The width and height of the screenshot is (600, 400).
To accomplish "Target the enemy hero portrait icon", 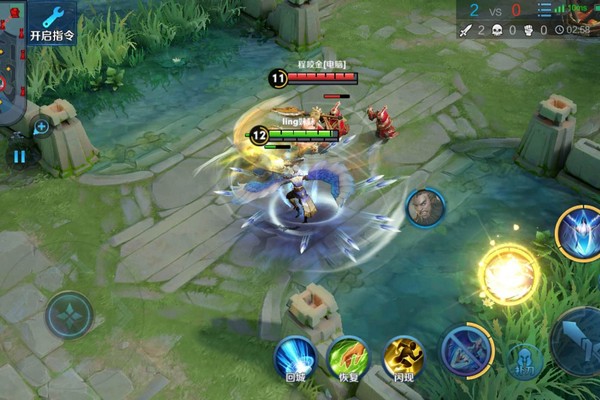I will tap(425, 208).
